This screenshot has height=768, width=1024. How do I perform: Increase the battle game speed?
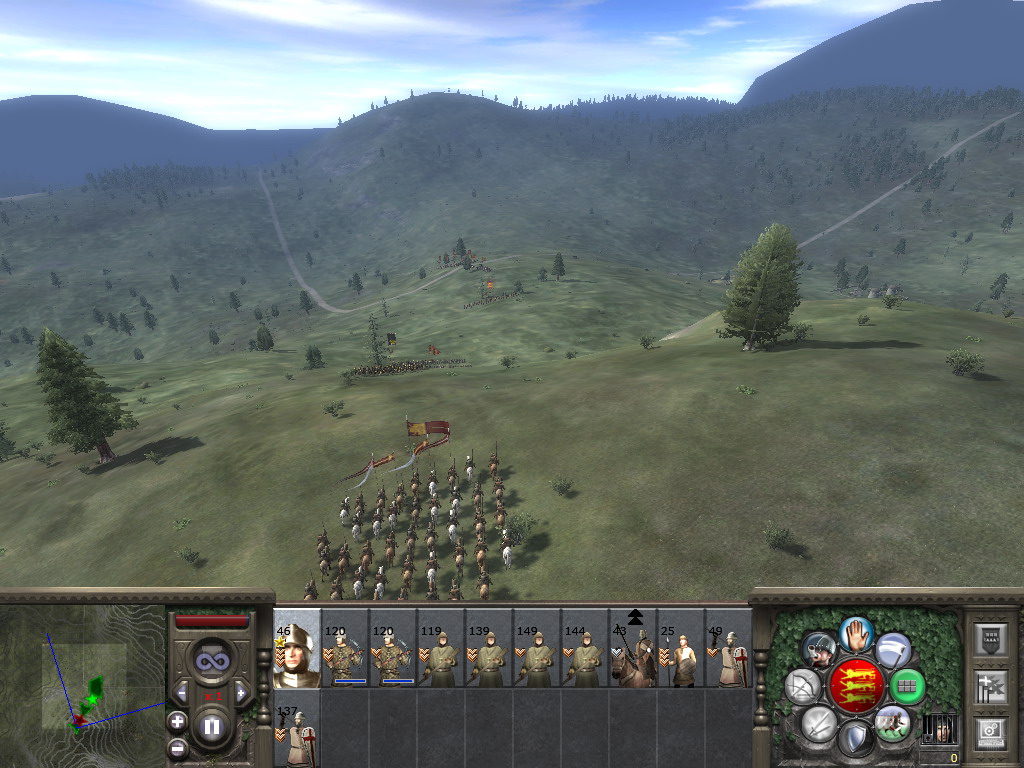(241, 692)
